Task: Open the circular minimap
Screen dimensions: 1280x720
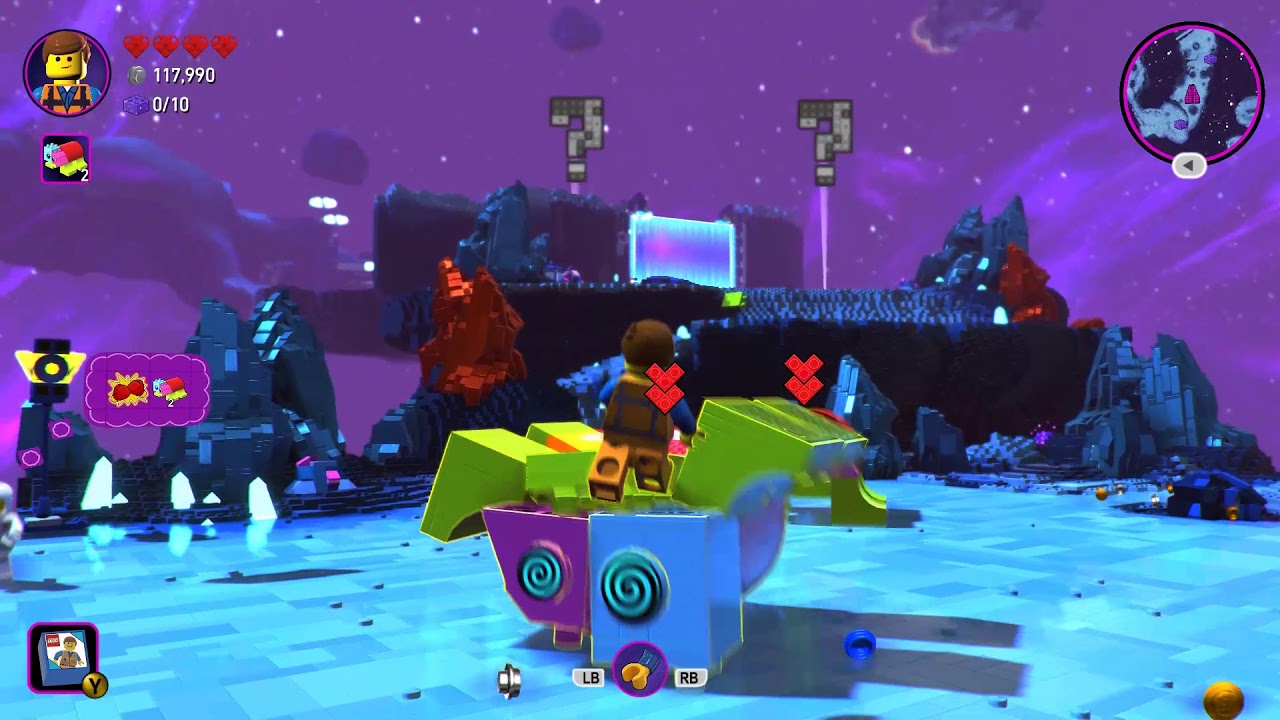Action: pyautogui.click(x=1191, y=93)
